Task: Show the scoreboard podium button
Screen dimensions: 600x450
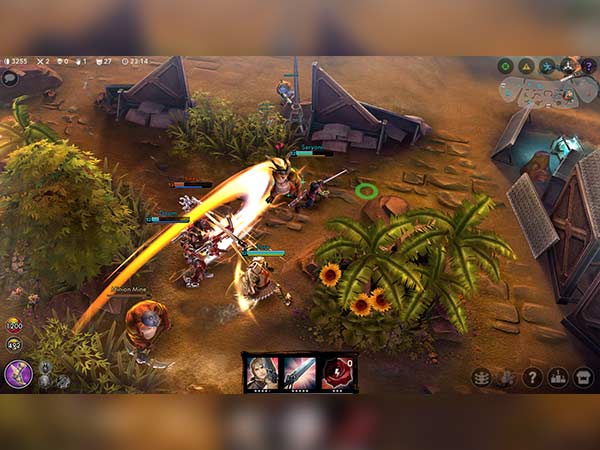Action: pyautogui.click(x=558, y=377)
